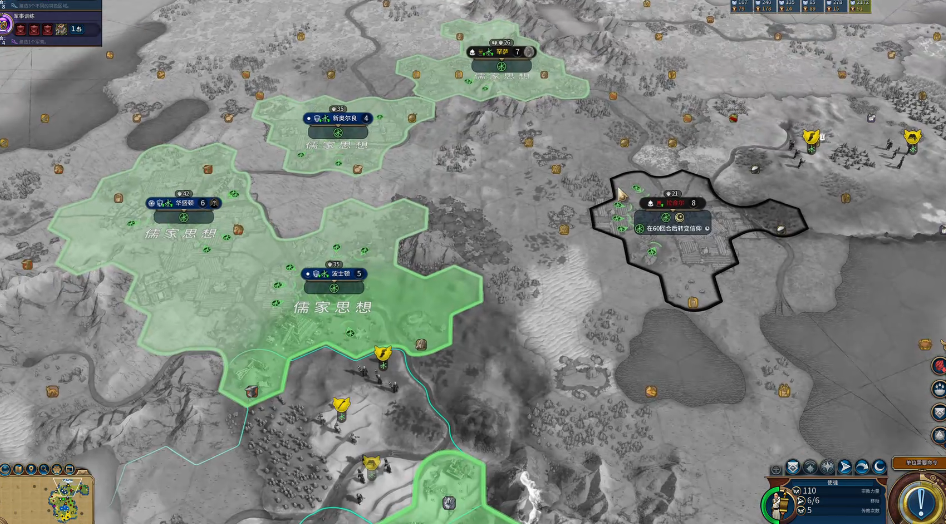Click the purple civic research icon
946x524 pixels.
point(5,23)
